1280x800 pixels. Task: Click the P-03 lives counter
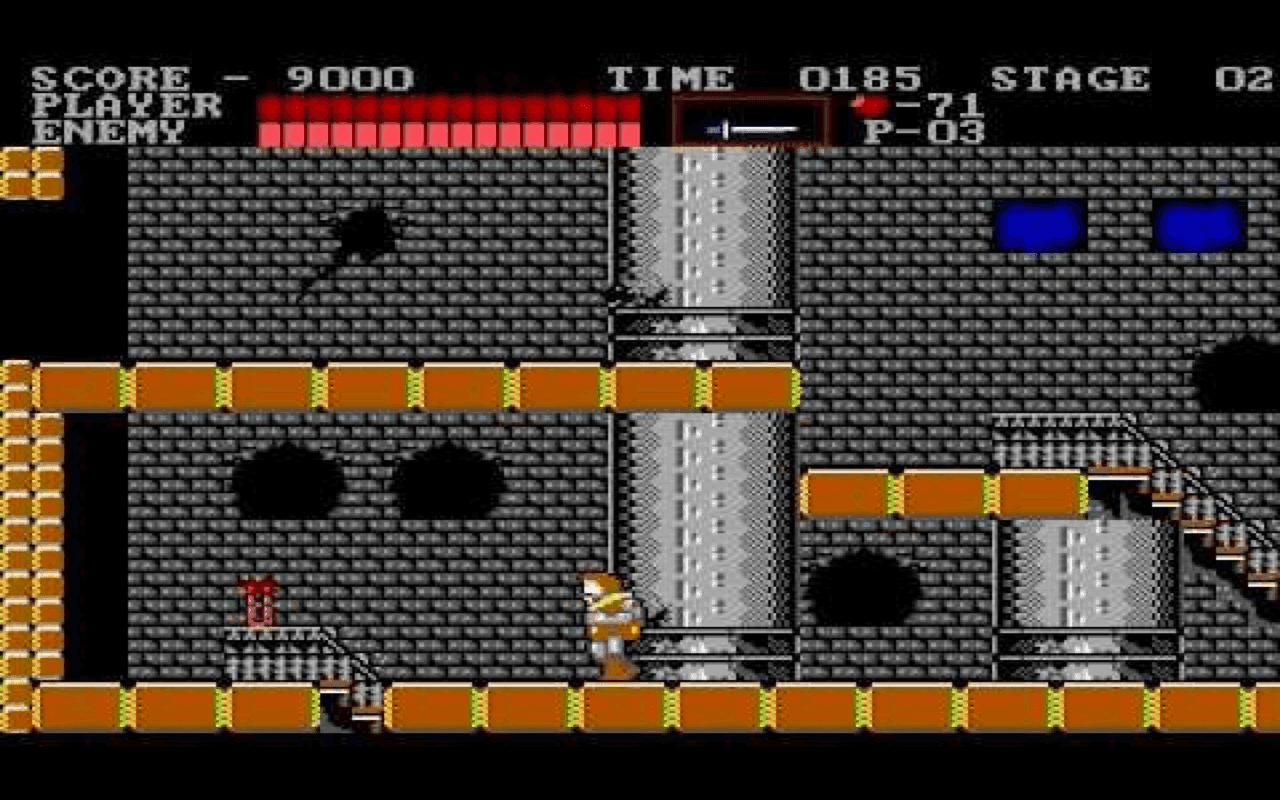pyautogui.click(x=925, y=130)
